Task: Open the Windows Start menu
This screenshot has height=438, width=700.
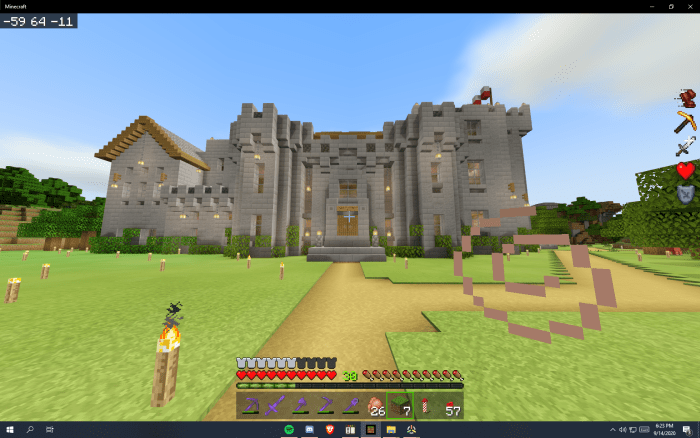Action: tap(9, 430)
